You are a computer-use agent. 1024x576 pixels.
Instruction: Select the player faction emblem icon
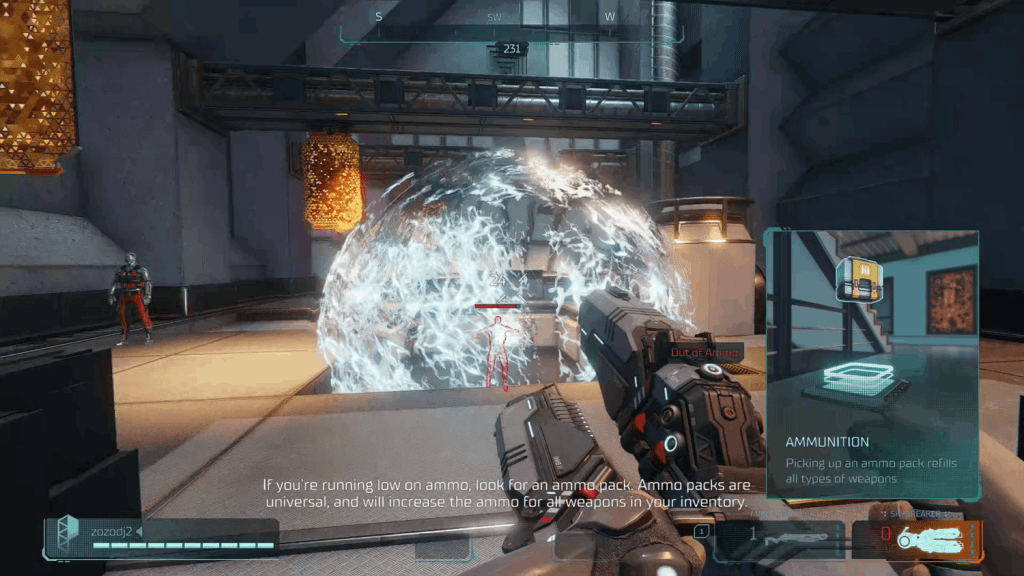coord(67,534)
